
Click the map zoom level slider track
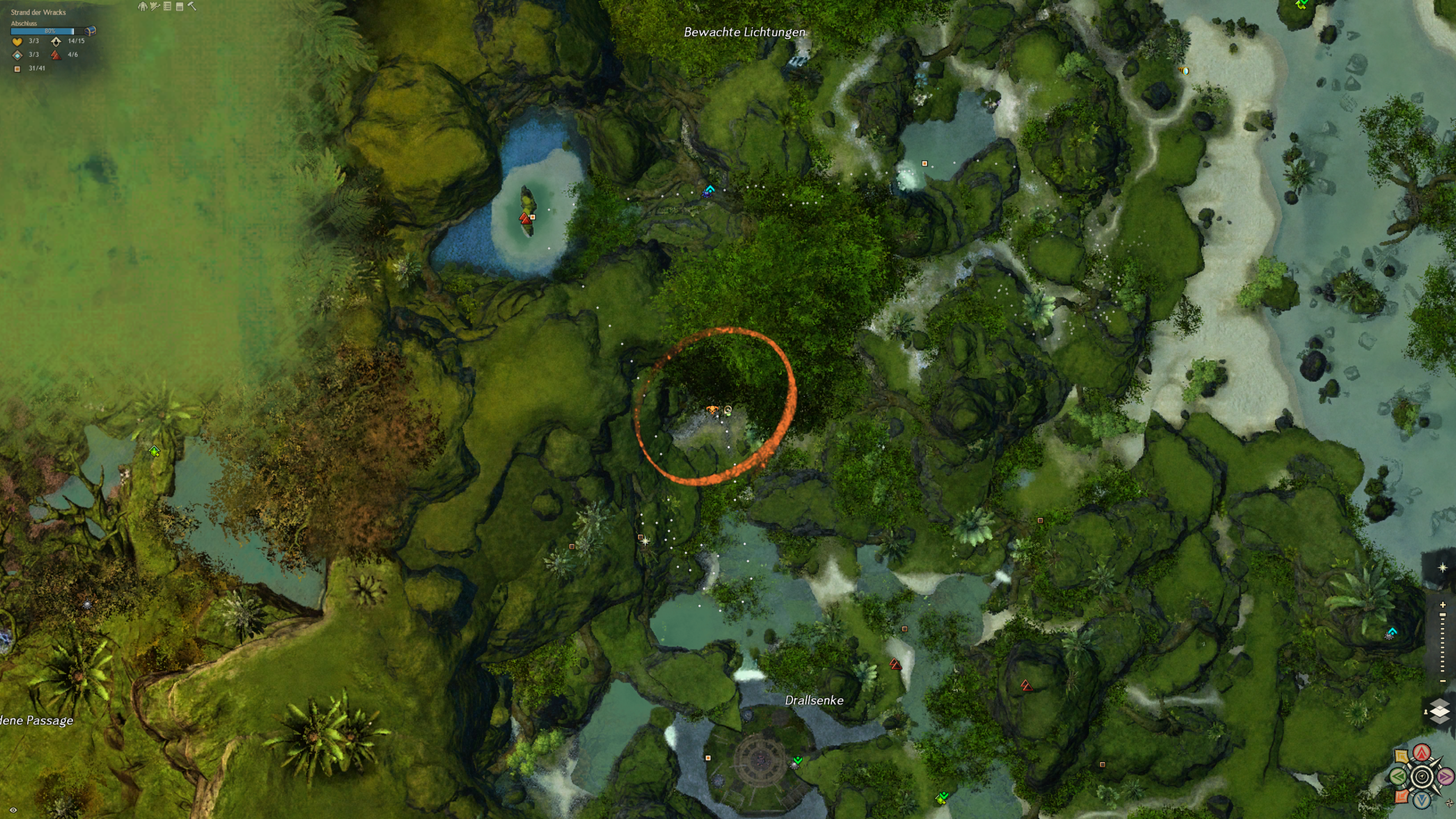pyautogui.click(x=1442, y=643)
